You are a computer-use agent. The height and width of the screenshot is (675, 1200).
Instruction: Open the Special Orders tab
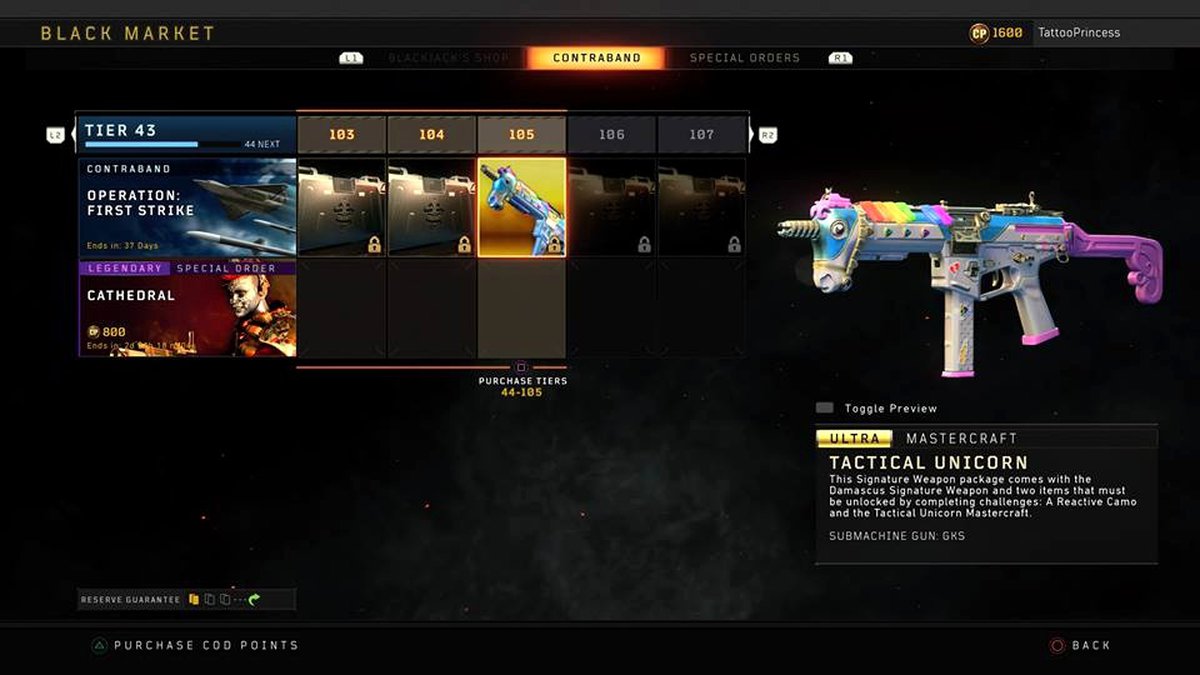coord(744,58)
